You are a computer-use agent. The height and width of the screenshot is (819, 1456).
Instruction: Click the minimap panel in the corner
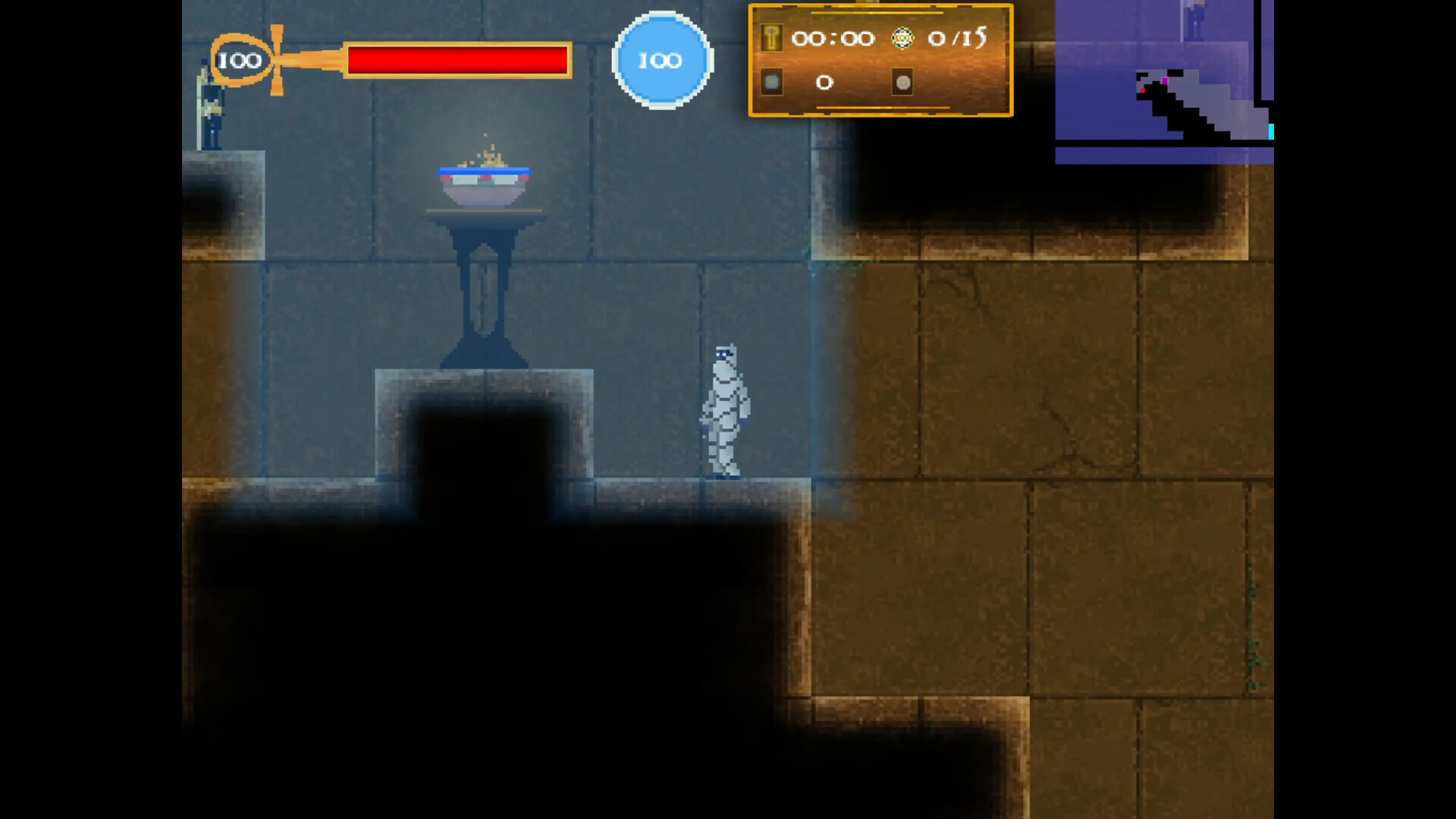tap(1164, 81)
